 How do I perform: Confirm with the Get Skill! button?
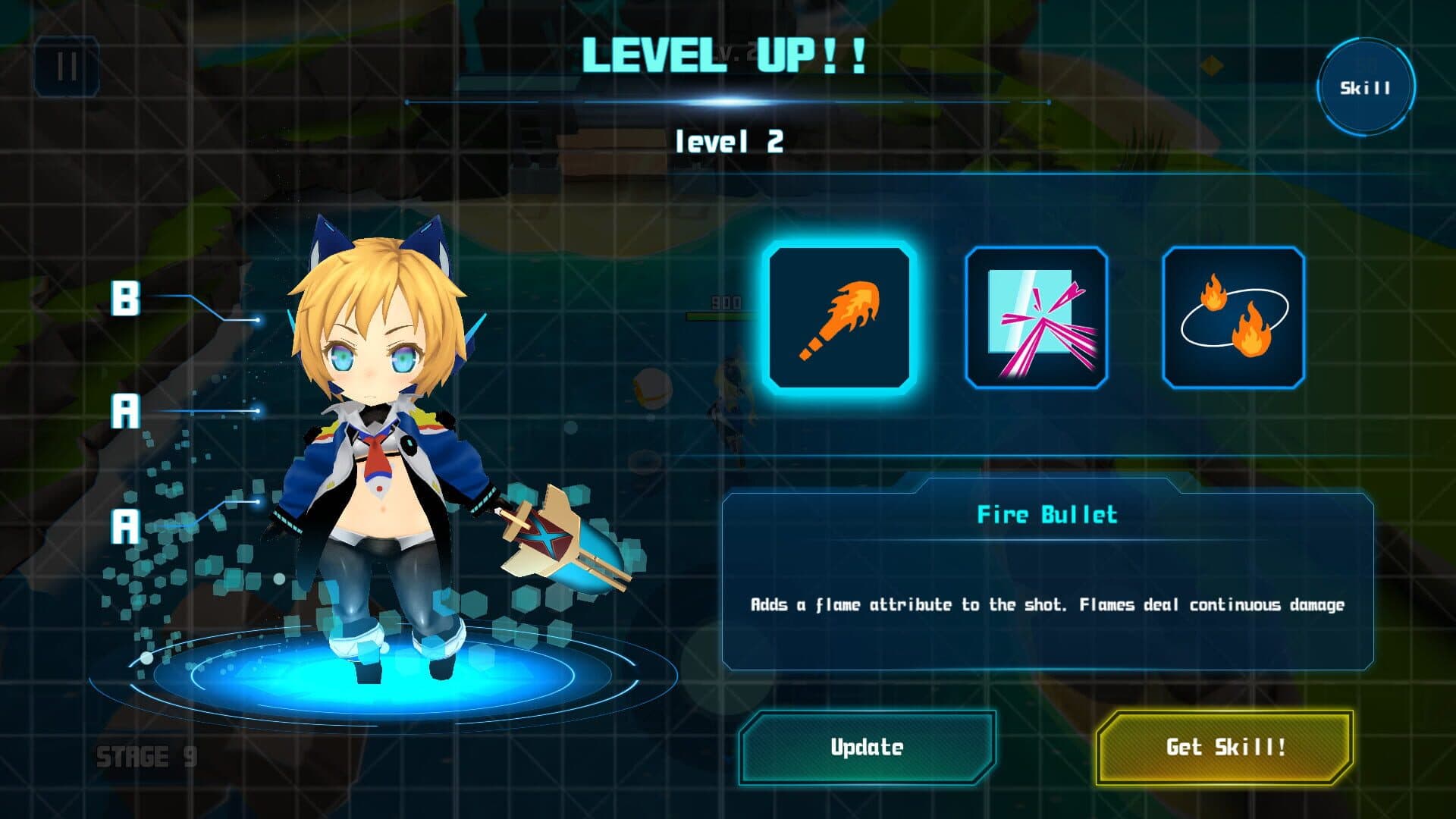[1225, 748]
